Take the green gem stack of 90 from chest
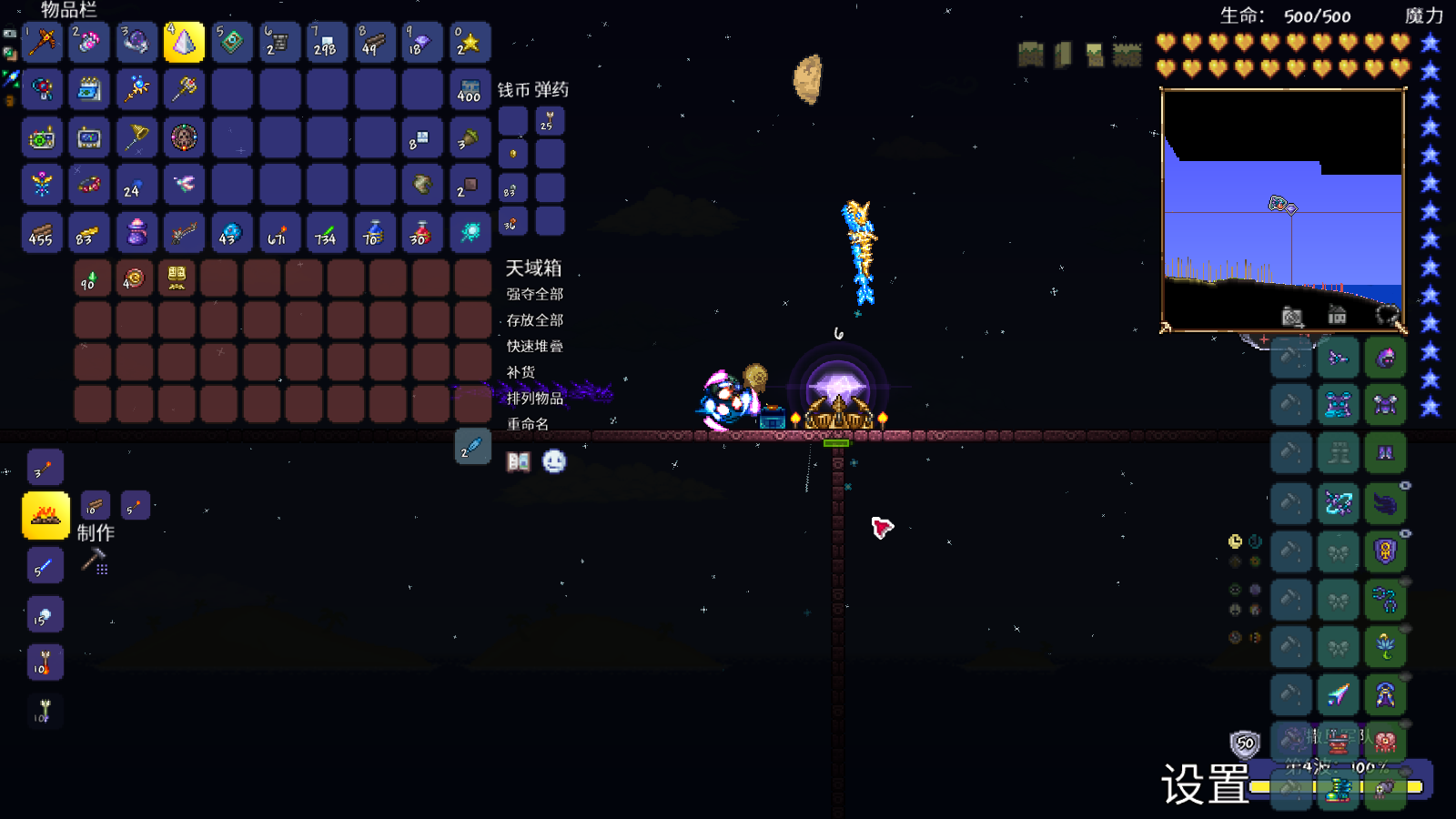The width and height of the screenshot is (1456, 819). point(92,278)
